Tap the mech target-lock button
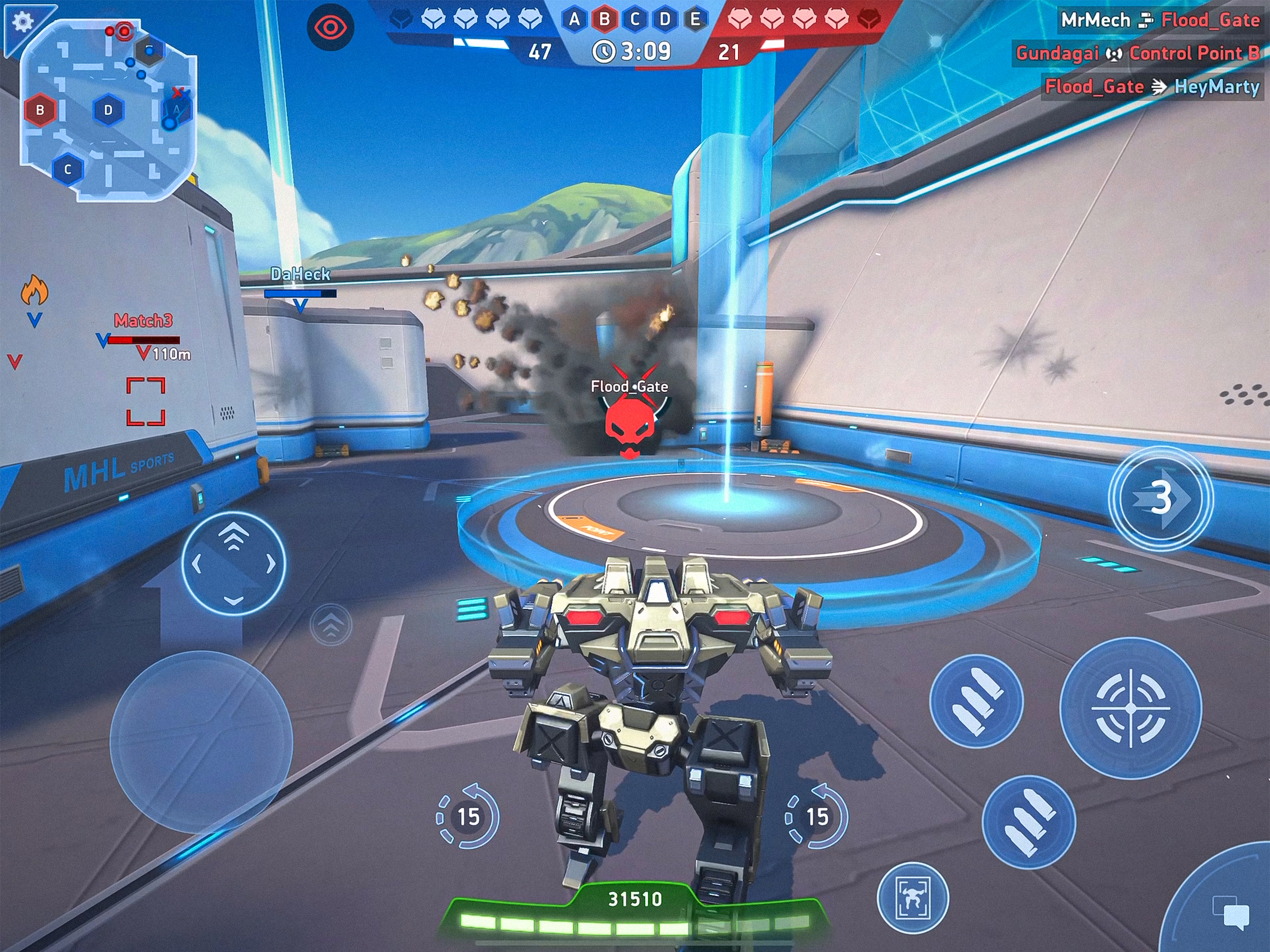 click(913, 898)
